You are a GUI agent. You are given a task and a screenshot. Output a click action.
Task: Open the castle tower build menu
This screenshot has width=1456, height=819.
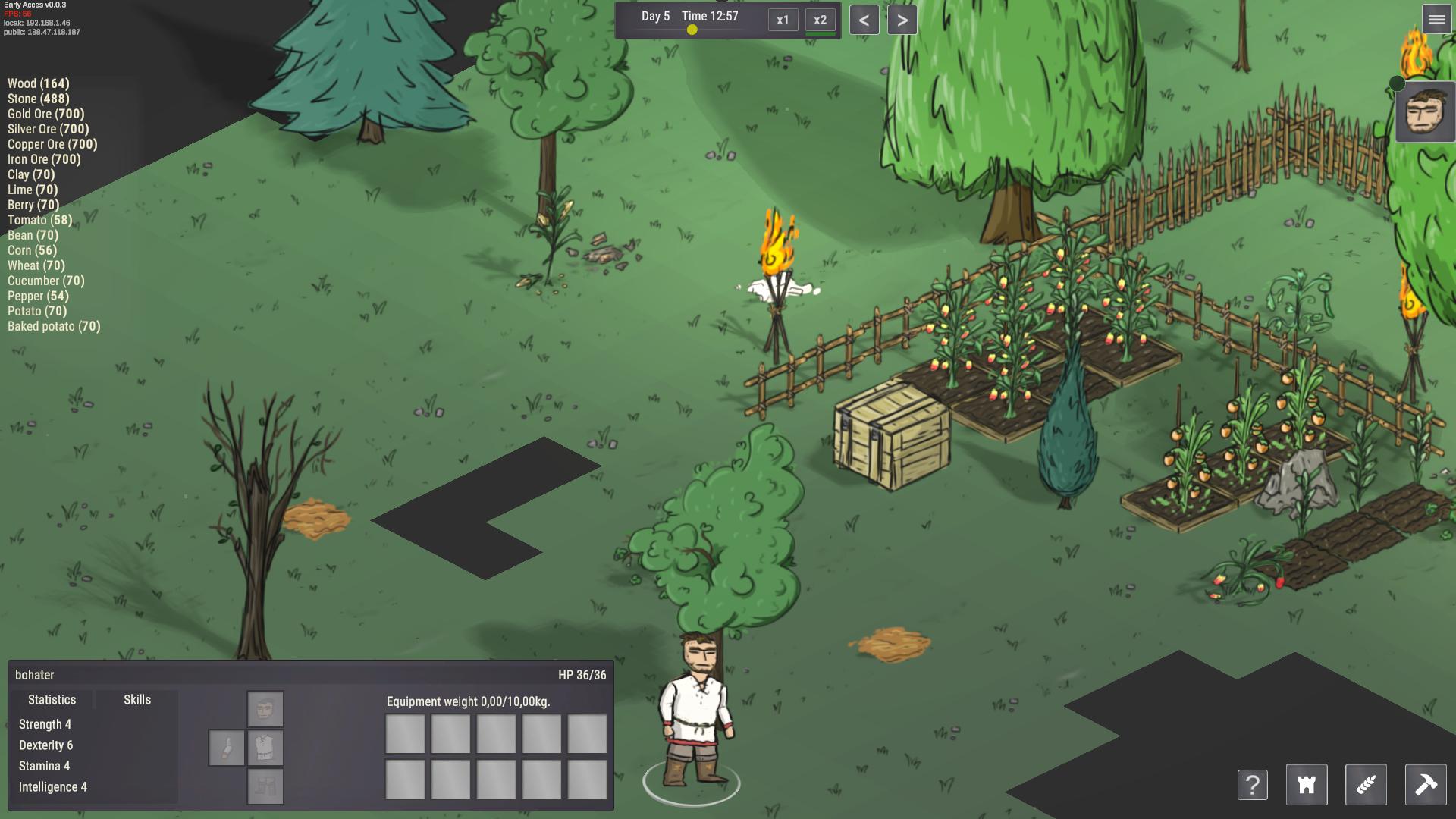tap(1307, 785)
